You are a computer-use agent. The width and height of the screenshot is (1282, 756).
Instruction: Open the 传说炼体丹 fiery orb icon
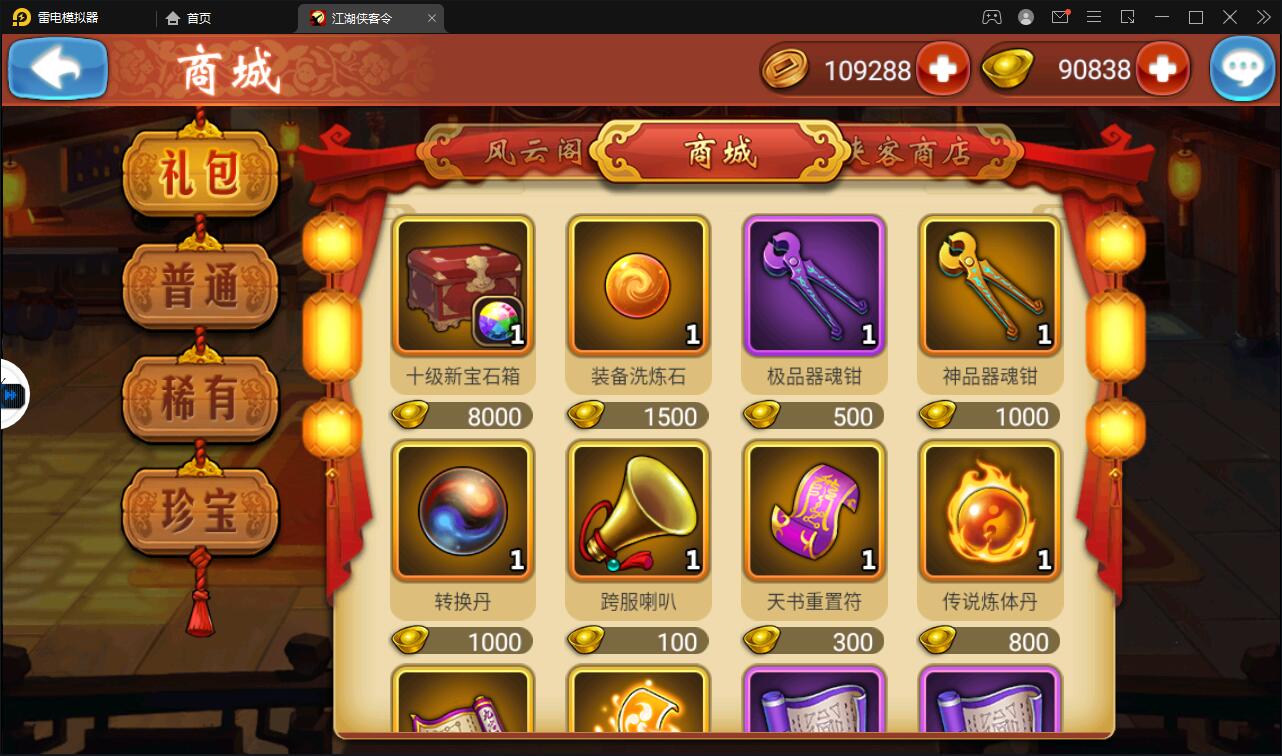(x=989, y=510)
